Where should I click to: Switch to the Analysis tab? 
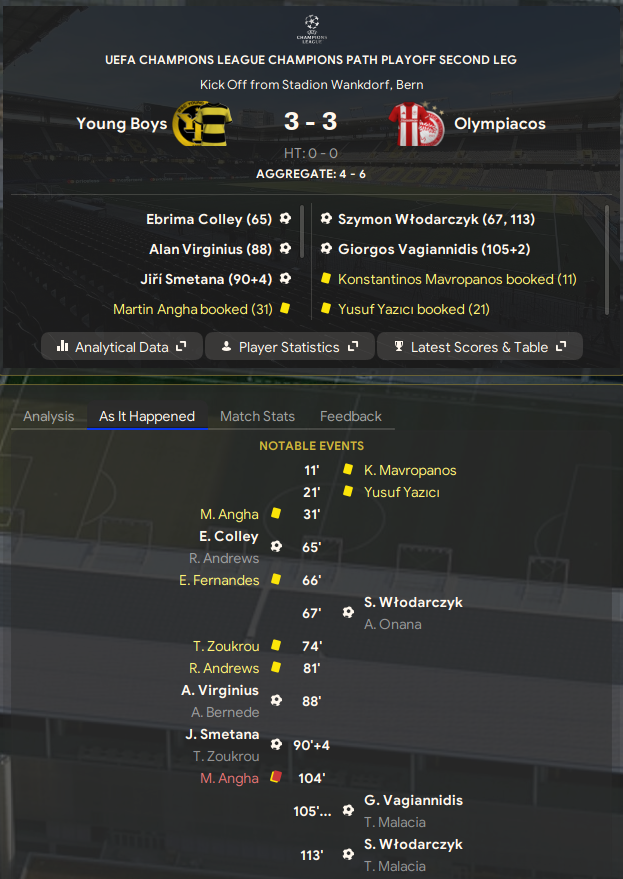click(49, 416)
